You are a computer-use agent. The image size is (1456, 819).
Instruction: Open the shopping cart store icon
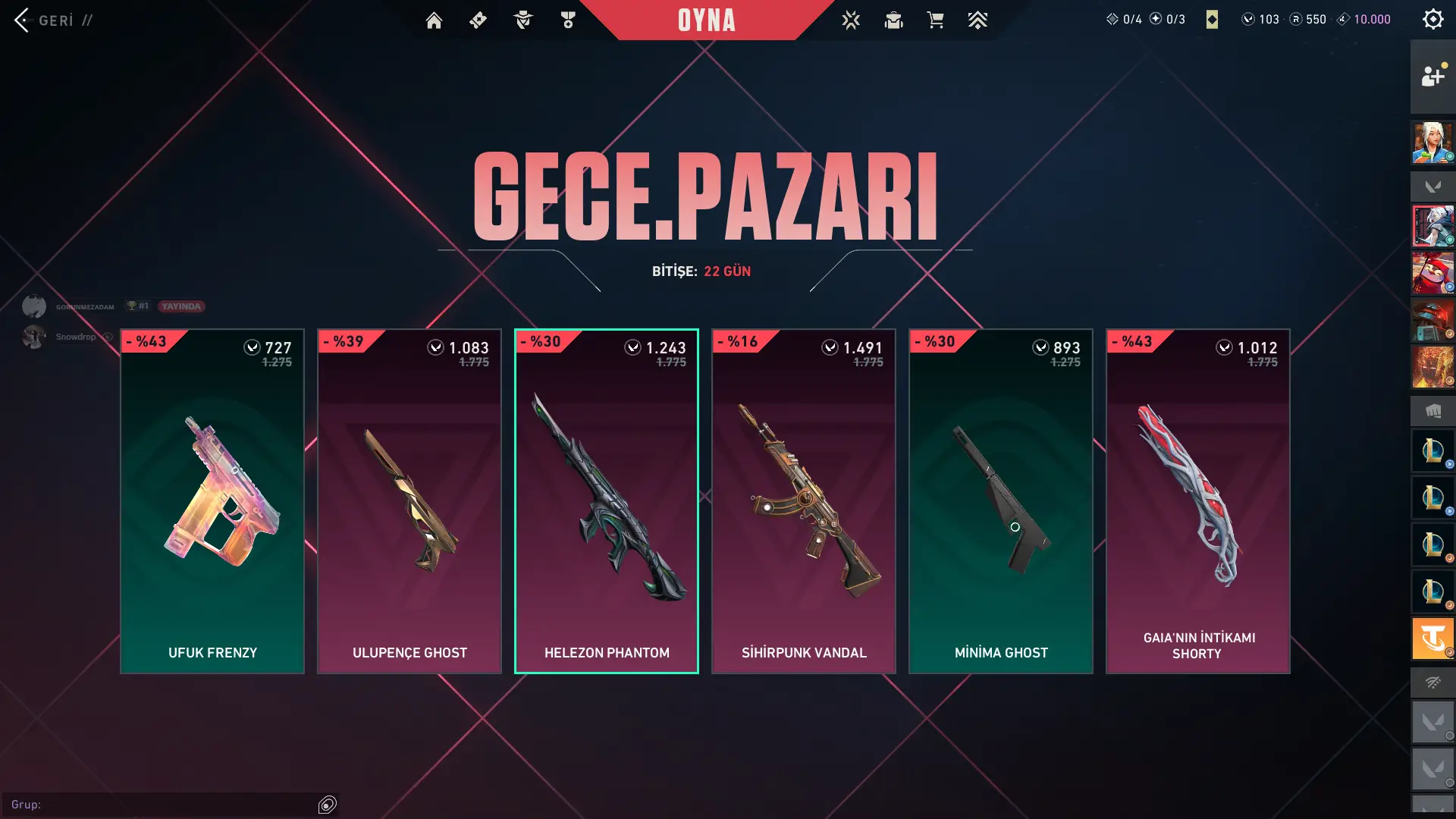[x=935, y=20]
